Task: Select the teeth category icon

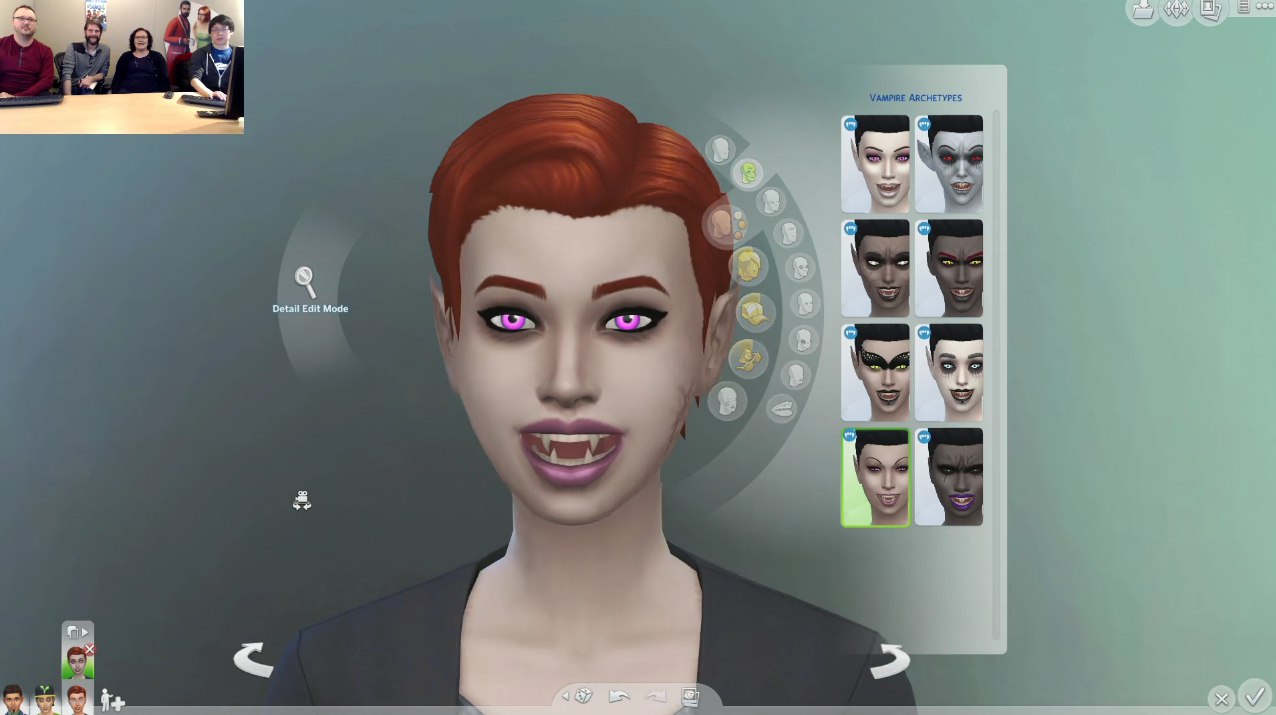Action: tap(781, 408)
